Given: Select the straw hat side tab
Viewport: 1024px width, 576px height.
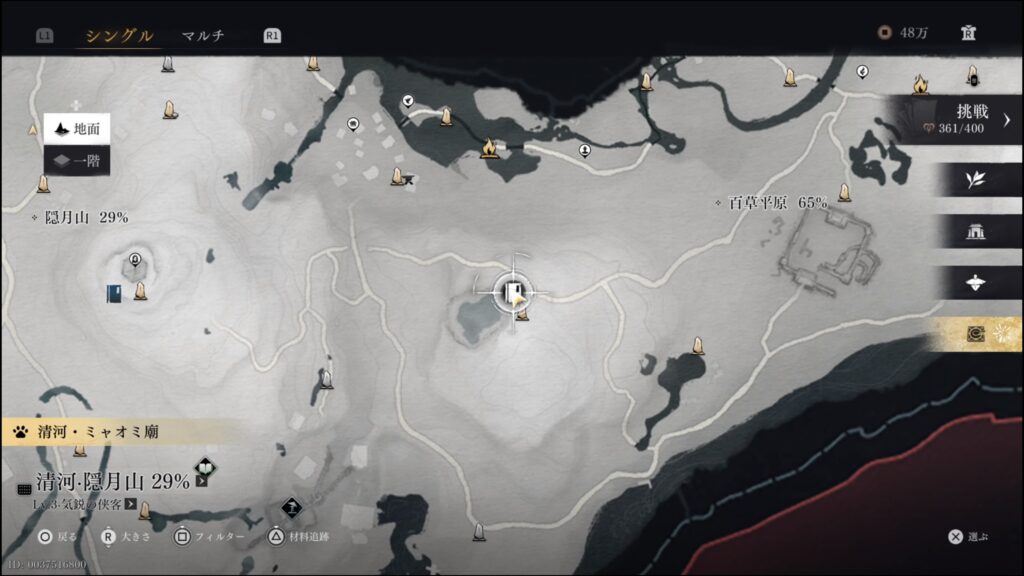Looking at the screenshot, I should 975,283.
